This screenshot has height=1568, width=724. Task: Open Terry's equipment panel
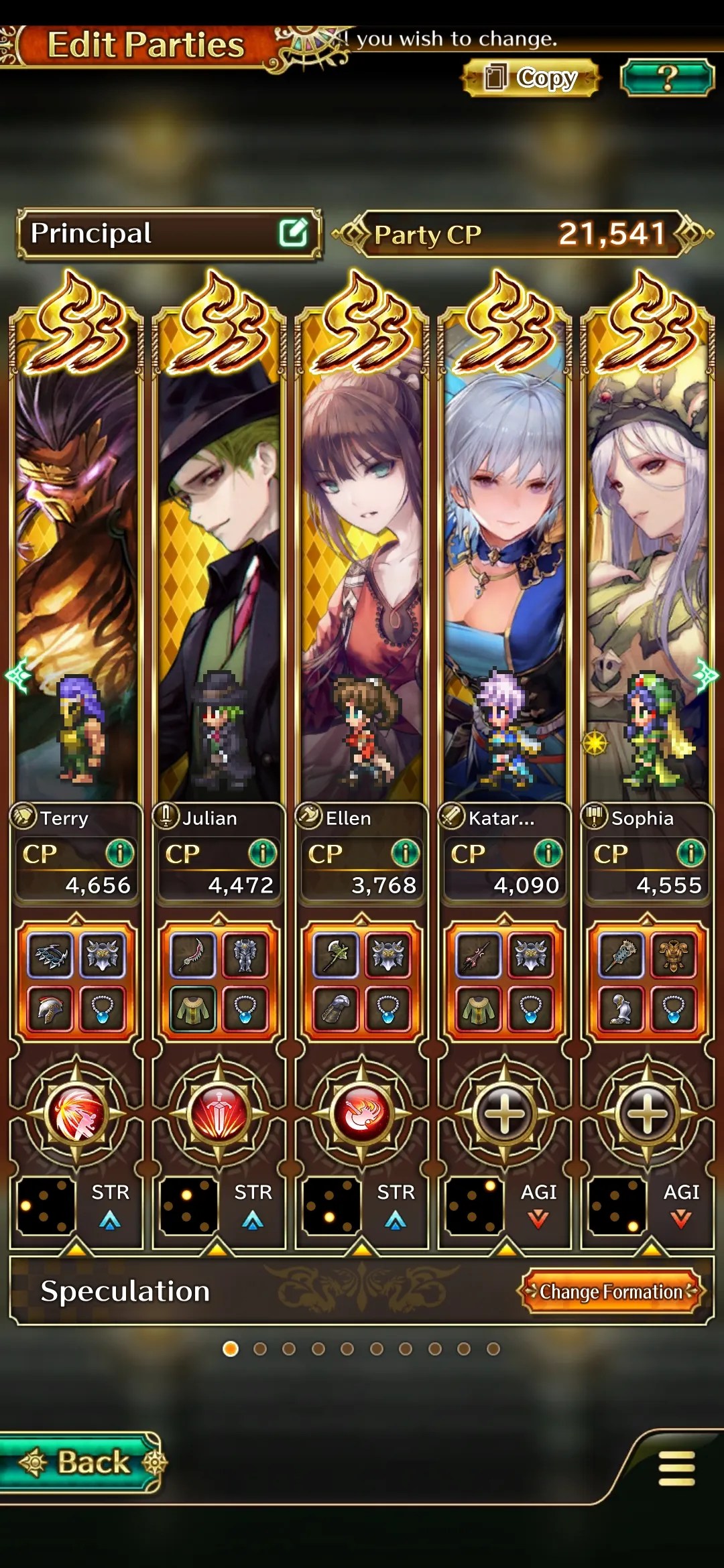coord(76,981)
